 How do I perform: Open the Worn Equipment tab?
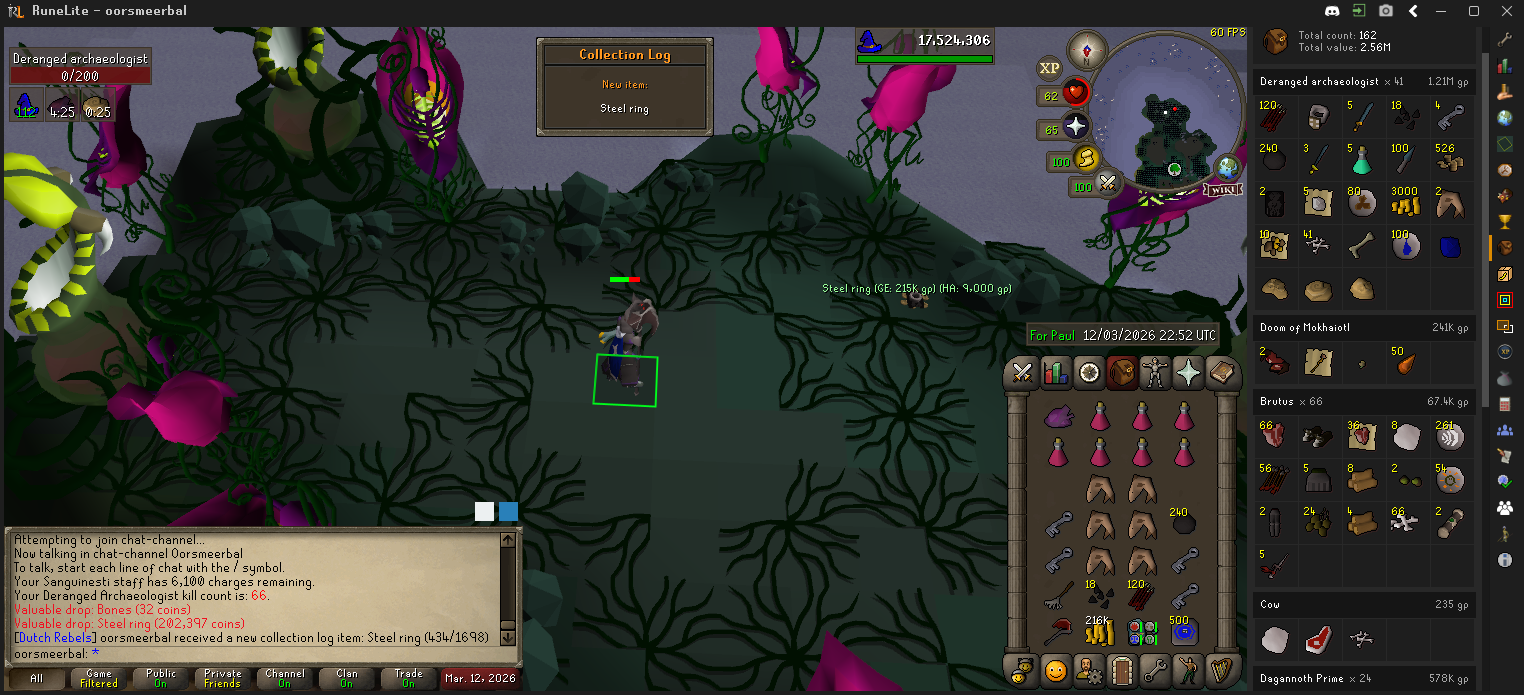(1155, 373)
